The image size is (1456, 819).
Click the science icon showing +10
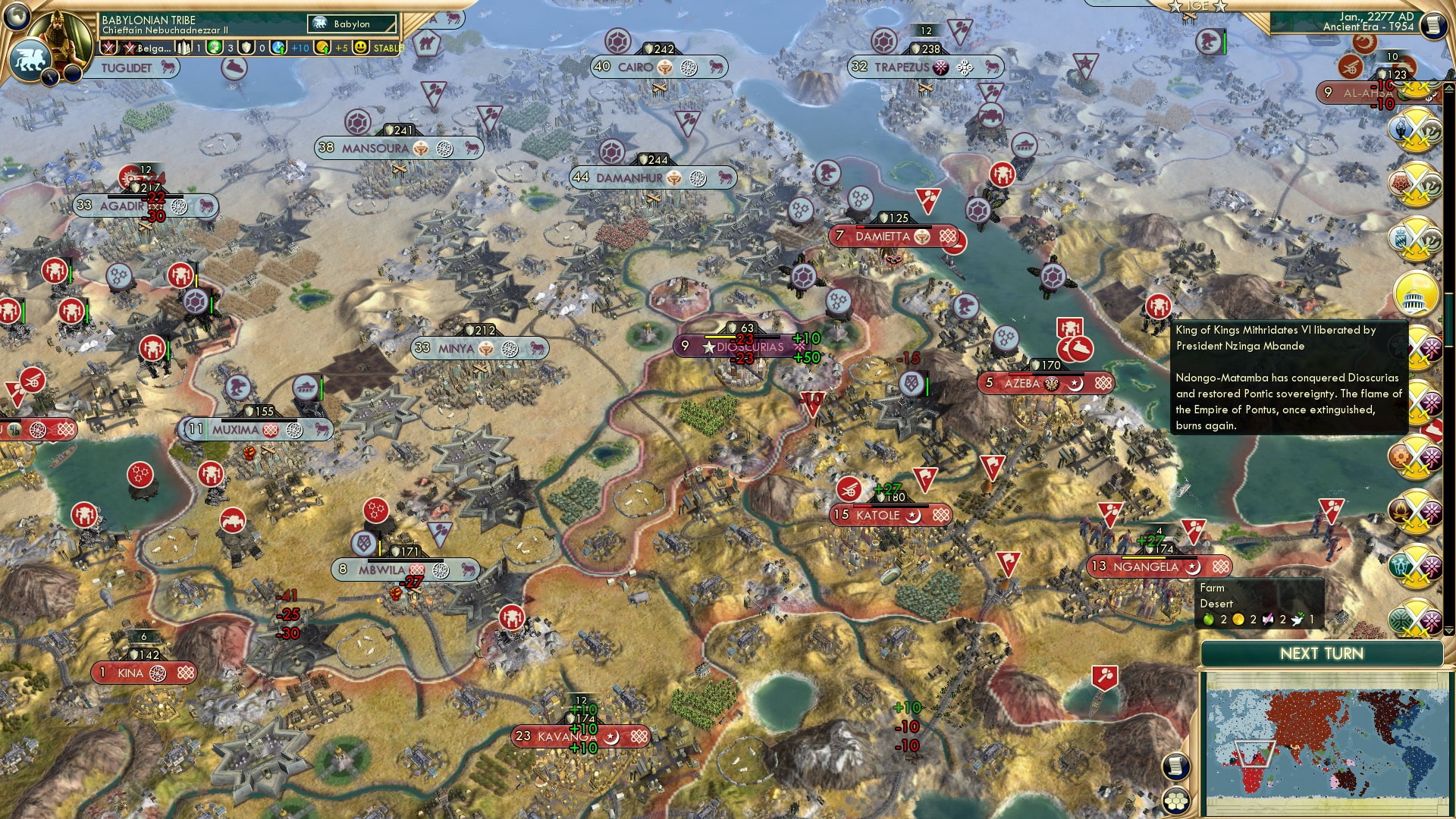277,48
